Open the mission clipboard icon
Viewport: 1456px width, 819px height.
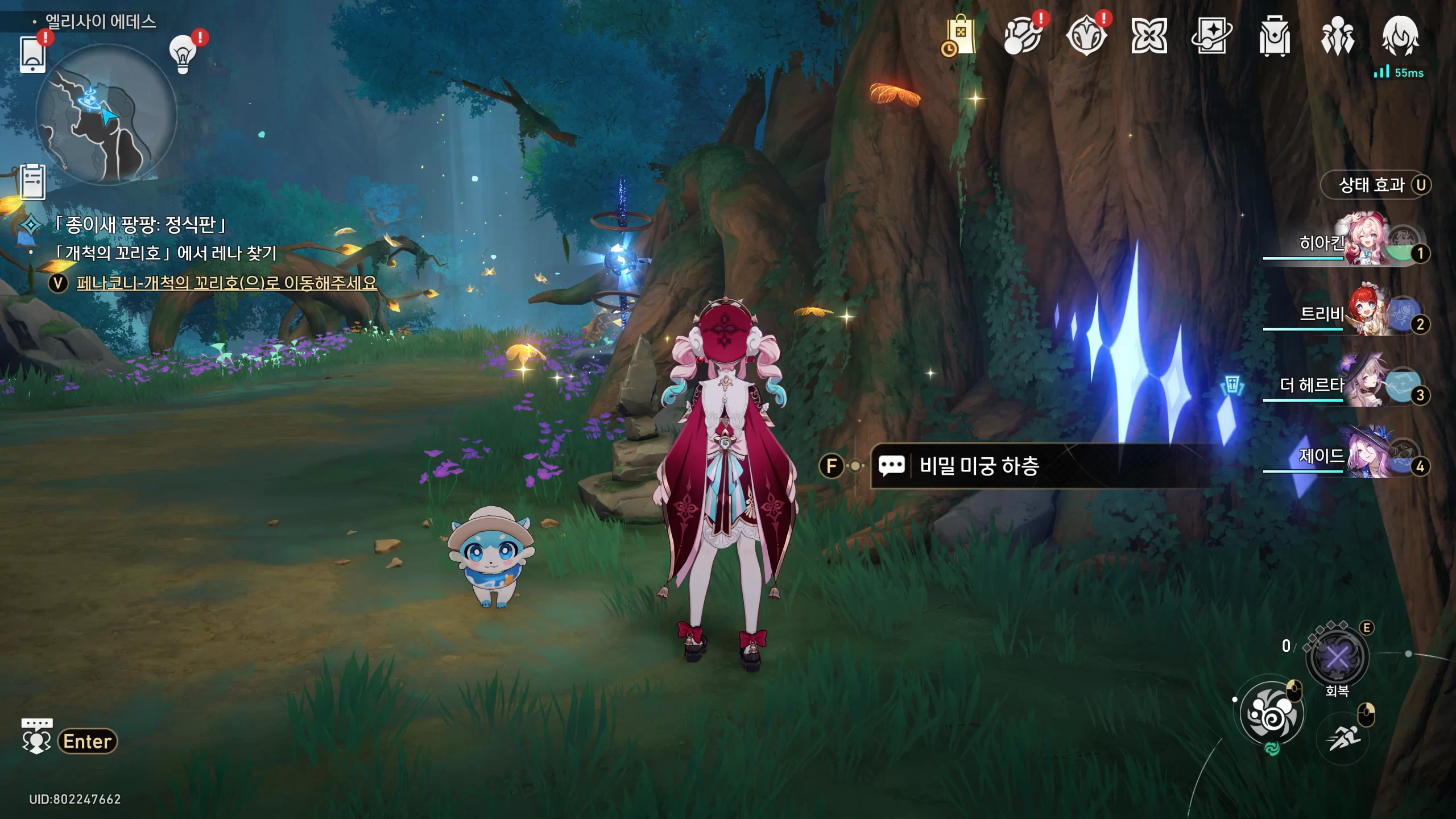32,182
